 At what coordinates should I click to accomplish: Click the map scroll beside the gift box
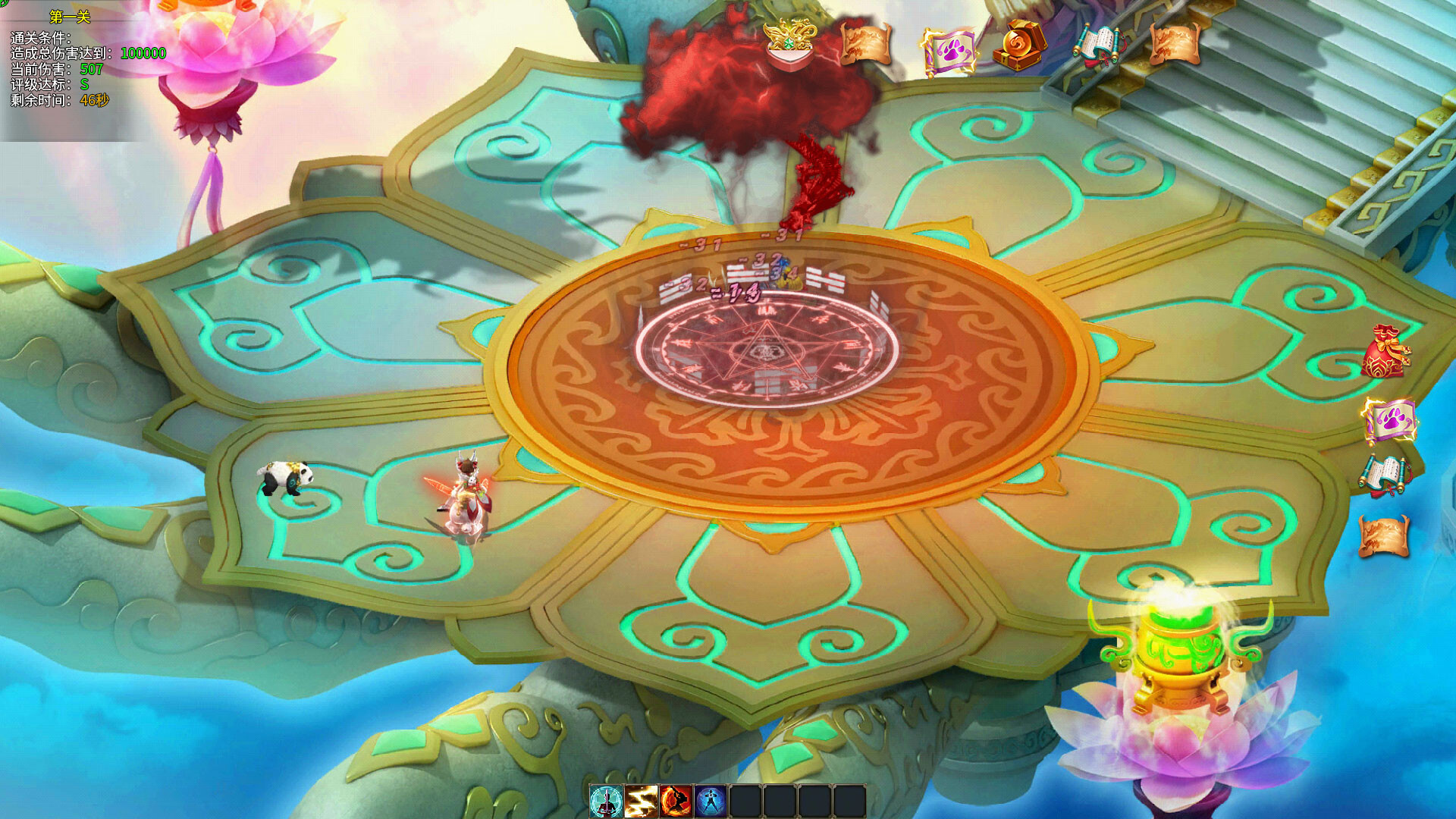click(x=867, y=44)
